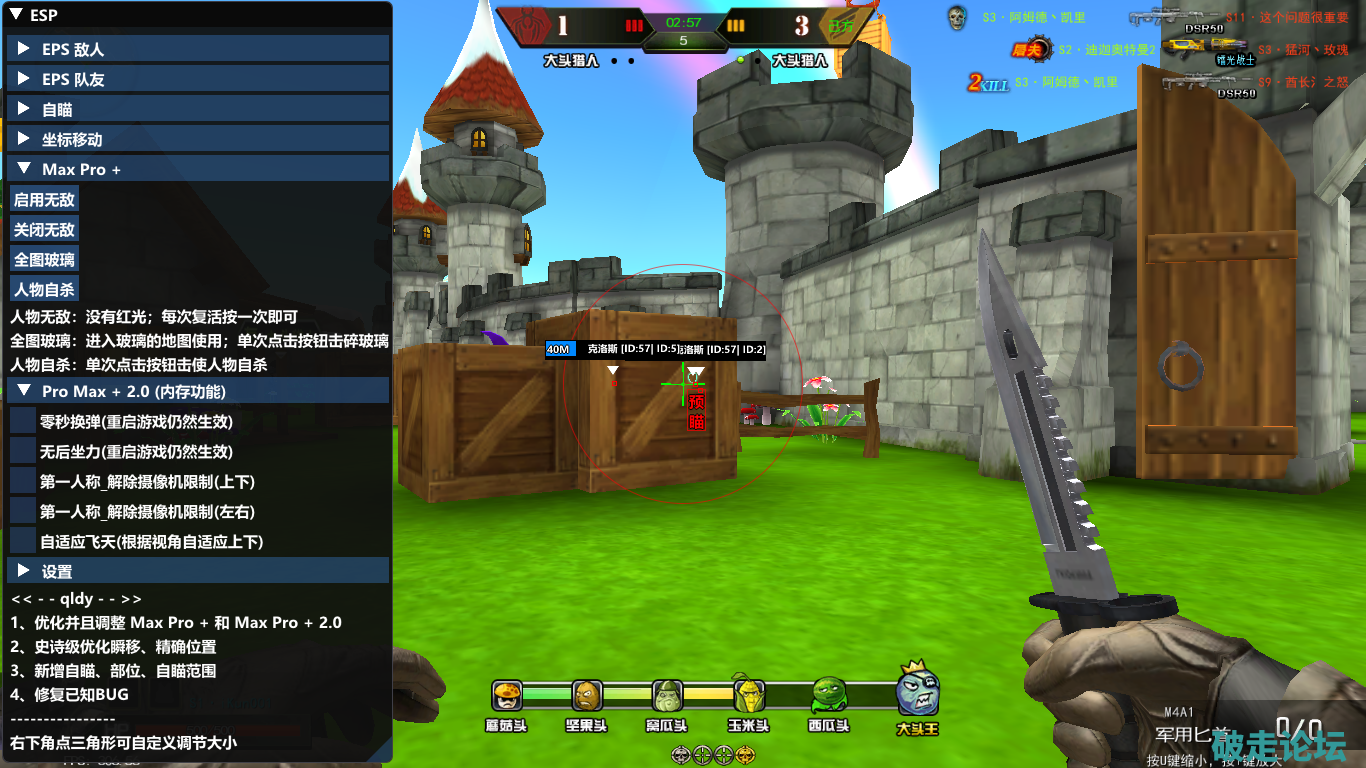Tick the 零秒换弹 checkbox
Image resolution: width=1366 pixels, height=768 pixels.
pyautogui.click(x=23, y=422)
